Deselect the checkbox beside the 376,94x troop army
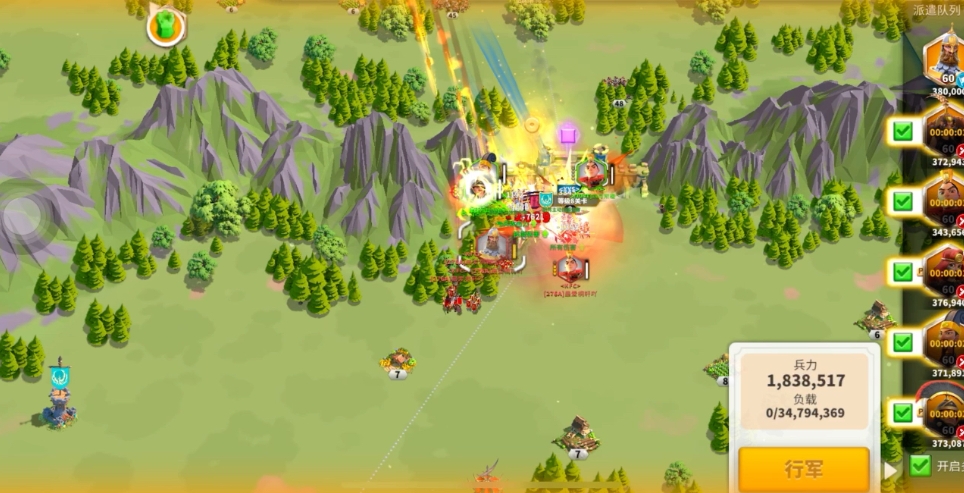Screen dimensions: 964x493 [x=903, y=271]
